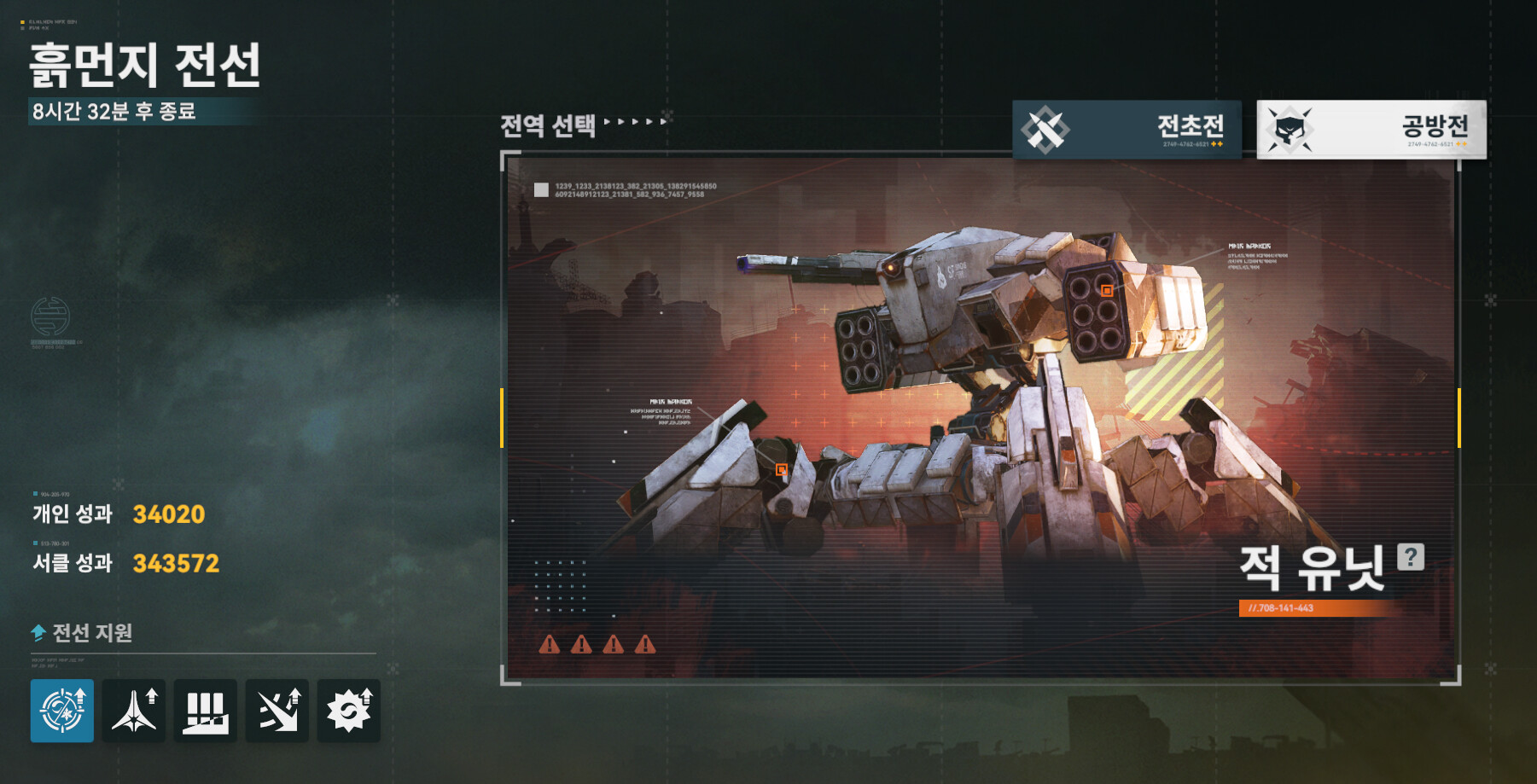The width and height of the screenshot is (1537, 784).
Task: Select the spiked gear frontline support icon
Action: coord(349,711)
